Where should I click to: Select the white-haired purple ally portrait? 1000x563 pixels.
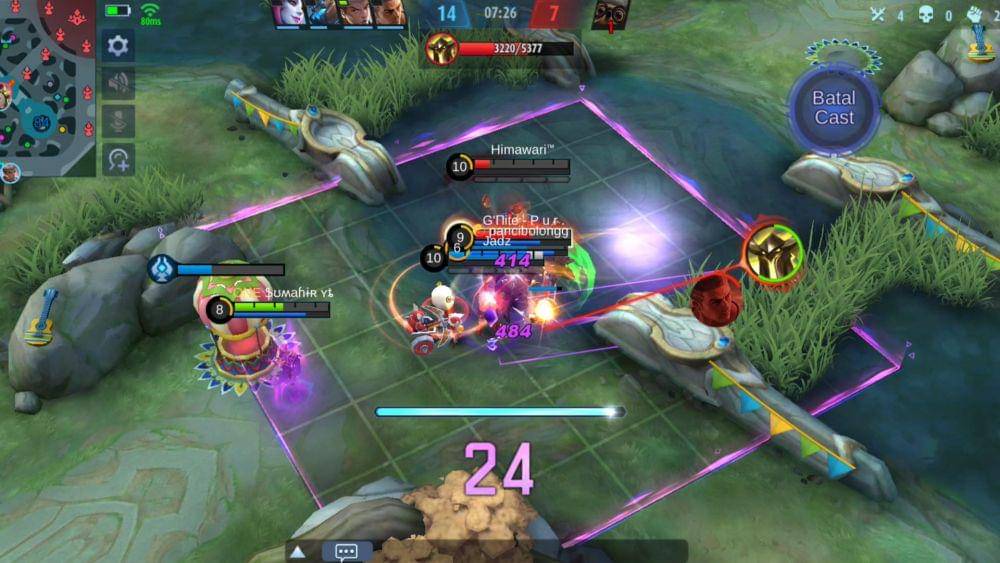pos(288,12)
